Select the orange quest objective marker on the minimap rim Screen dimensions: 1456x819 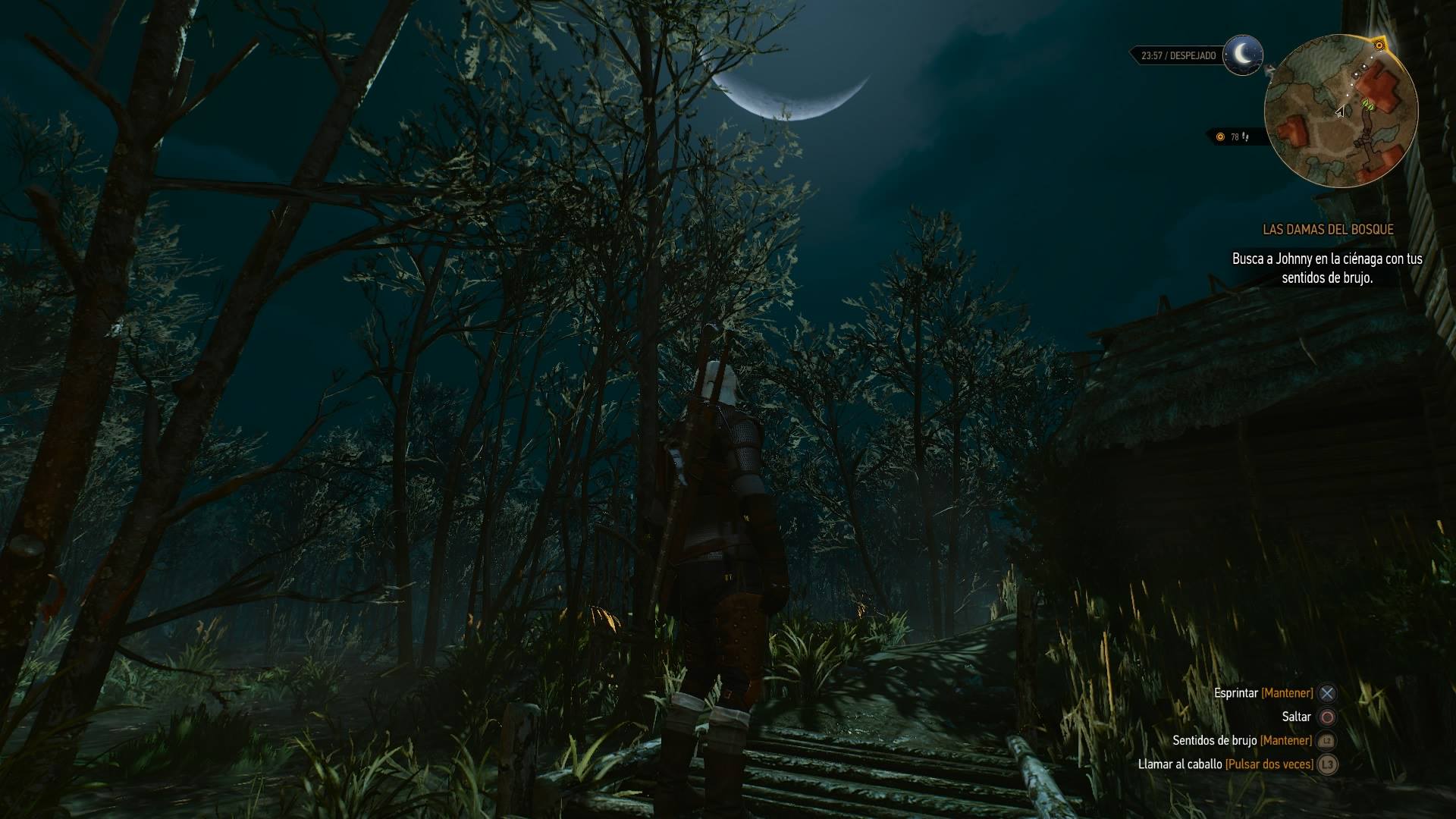(x=1379, y=46)
